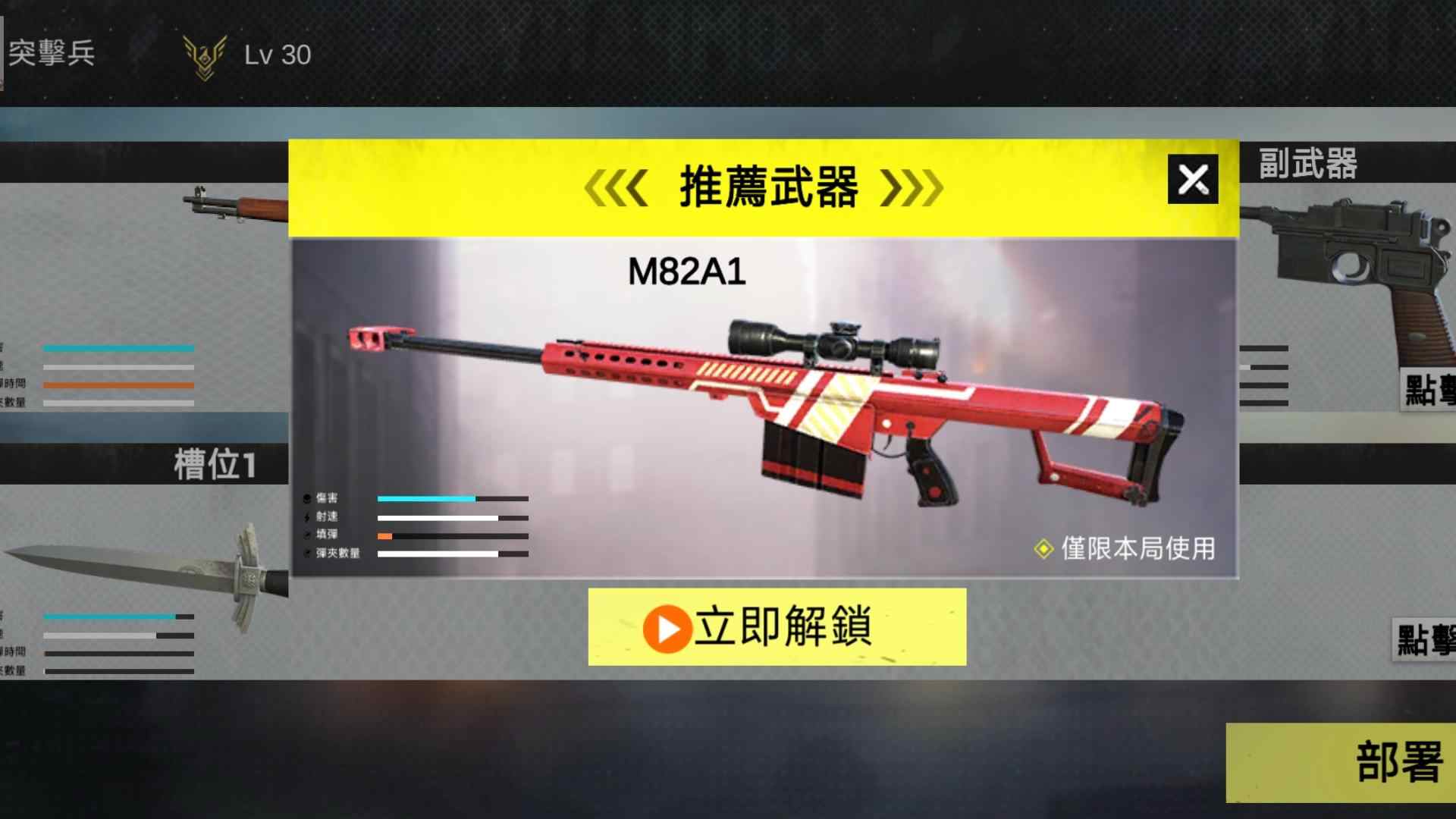Select the 突擊兵 class tab
The width and height of the screenshot is (1456, 819).
point(49,55)
